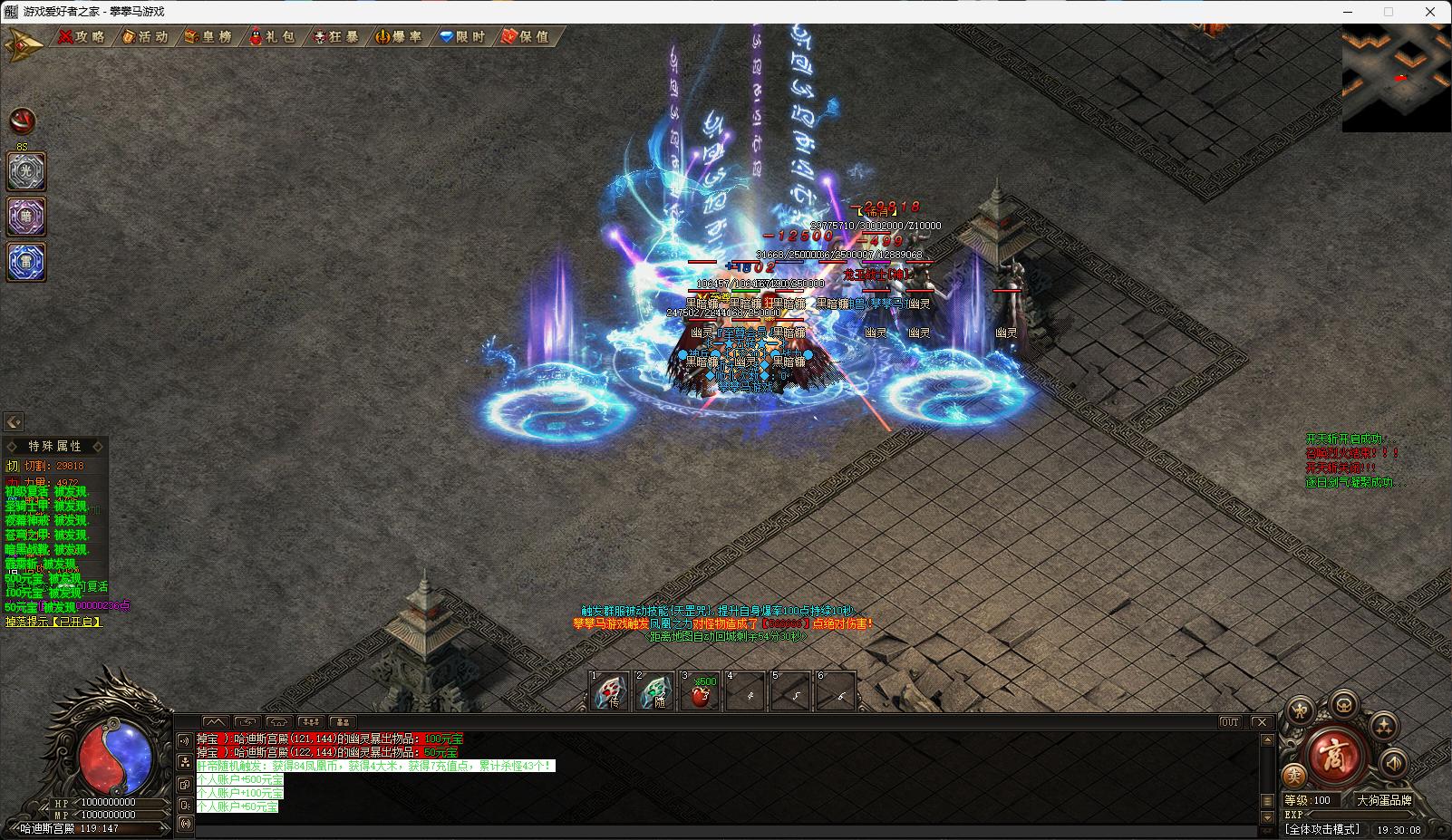The height and width of the screenshot is (840, 1452).
Task: Use the 传 teleport stone in slot 1
Action: [x=609, y=693]
